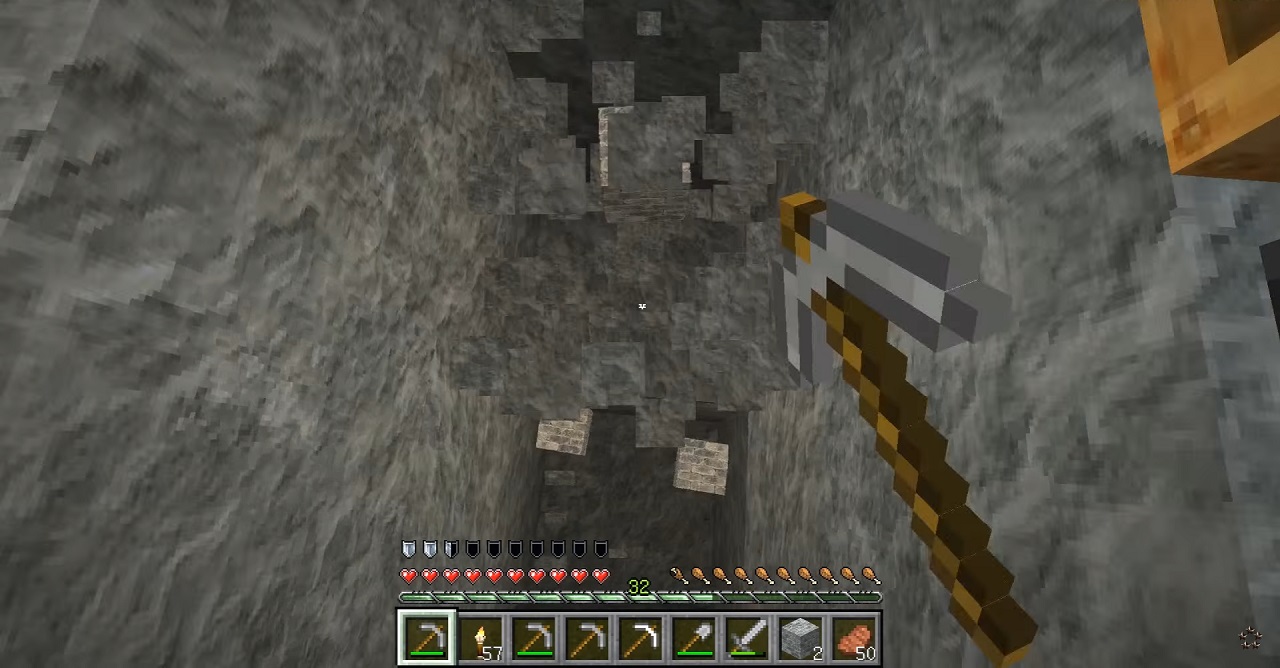The width and height of the screenshot is (1280, 668).
Task: Select the highlighted pickaxe in the first hotbar slot
Action: [427, 639]
